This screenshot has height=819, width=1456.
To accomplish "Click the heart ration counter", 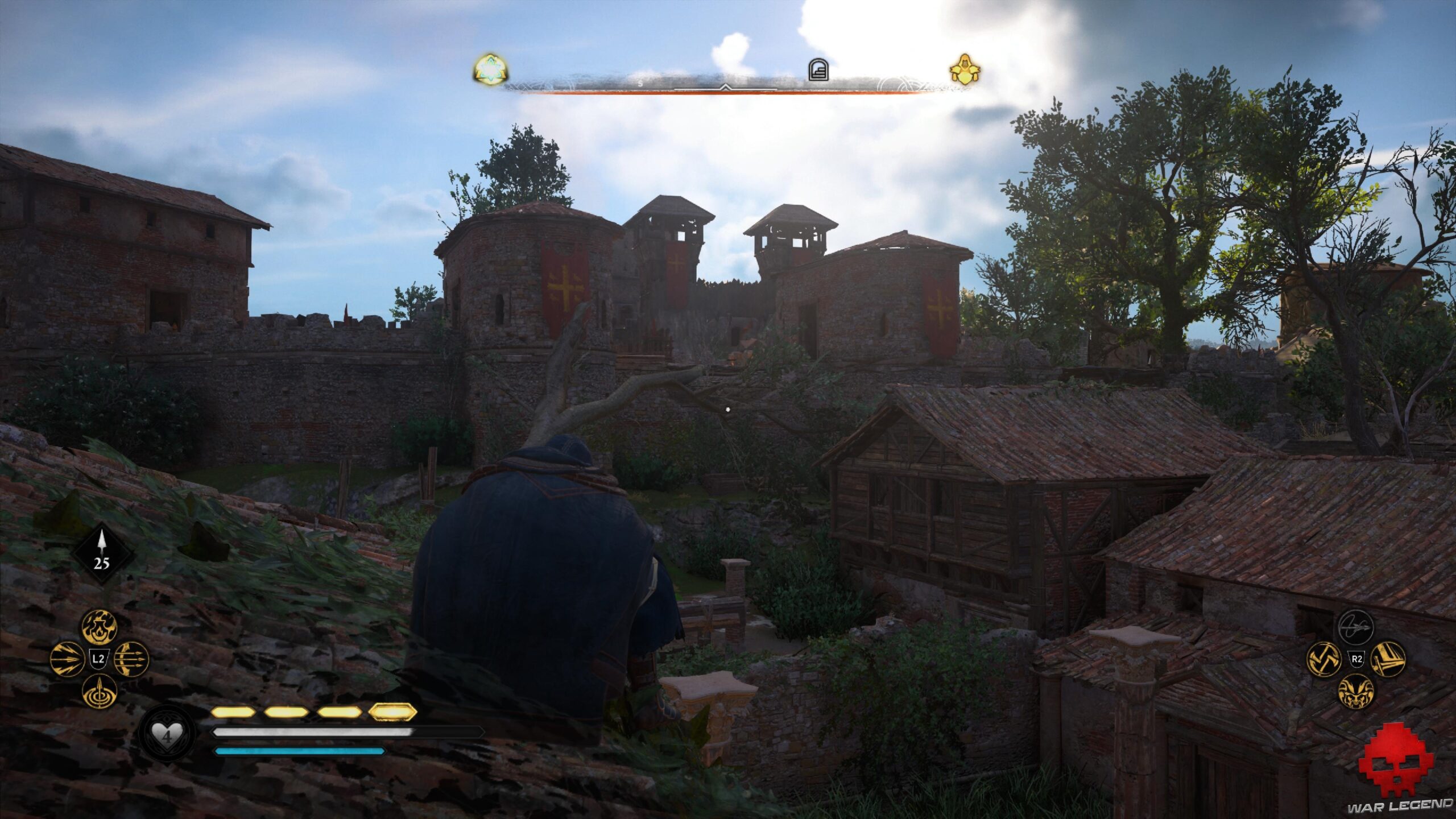I will point(167,737).
